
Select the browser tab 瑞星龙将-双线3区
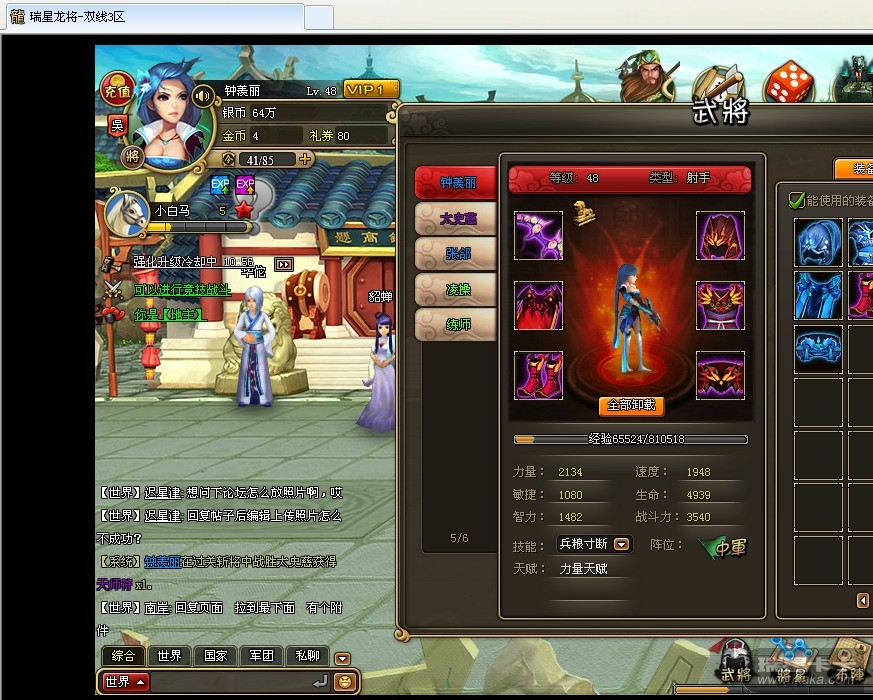coord(150,17)
